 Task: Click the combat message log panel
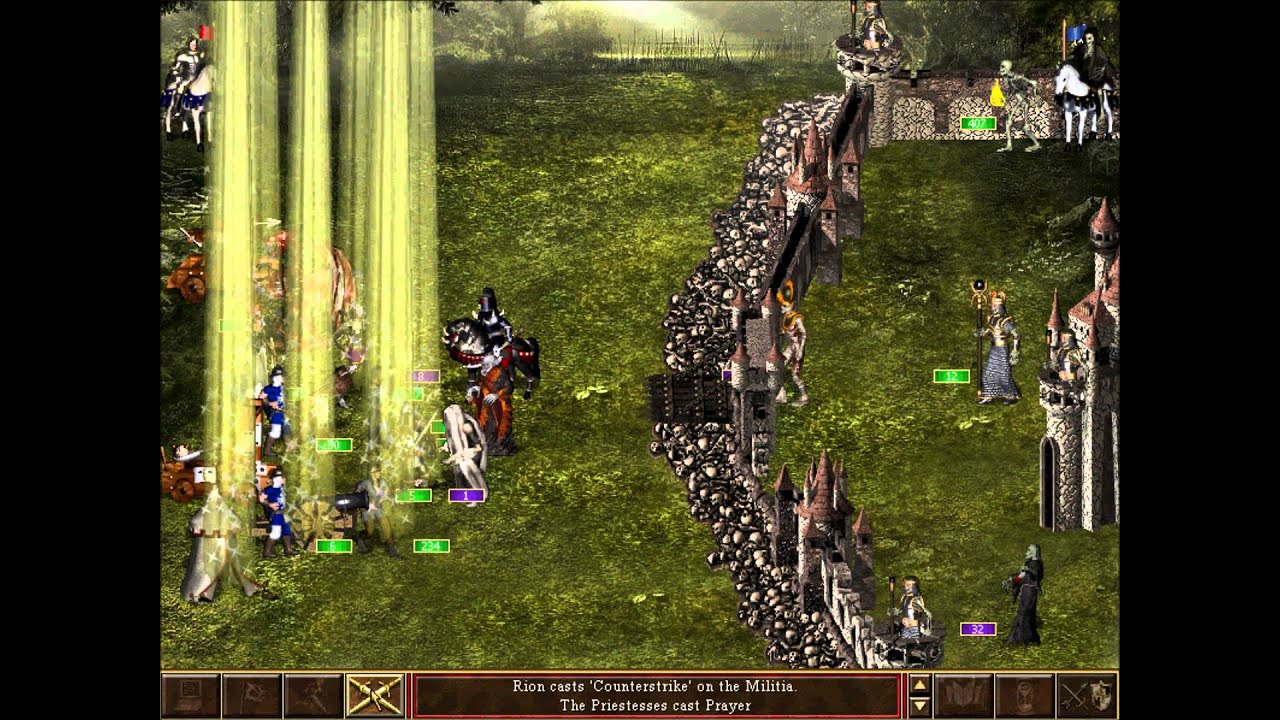655,695
